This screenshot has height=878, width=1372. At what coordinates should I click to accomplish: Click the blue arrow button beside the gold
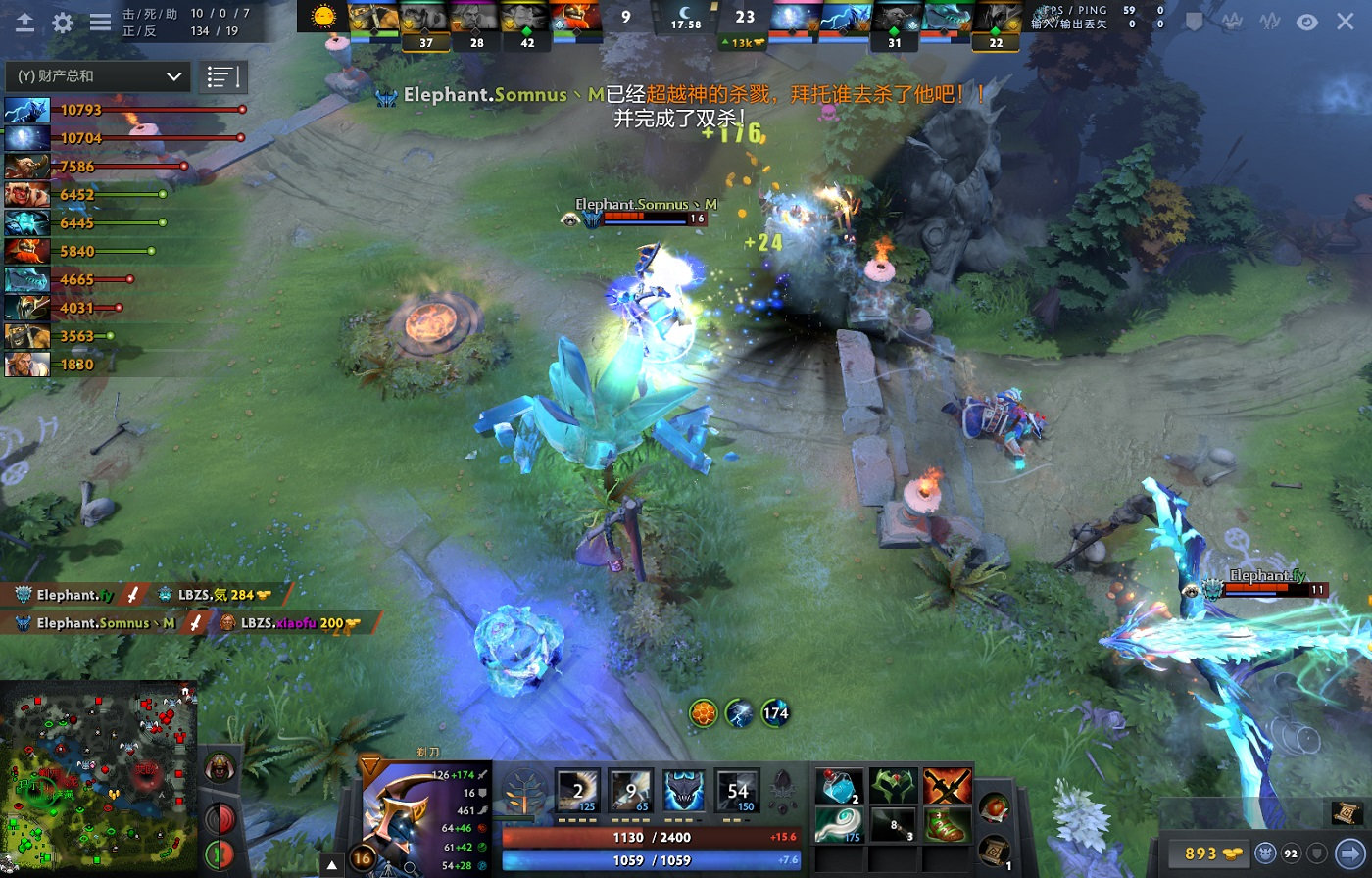click(1349, 854)
